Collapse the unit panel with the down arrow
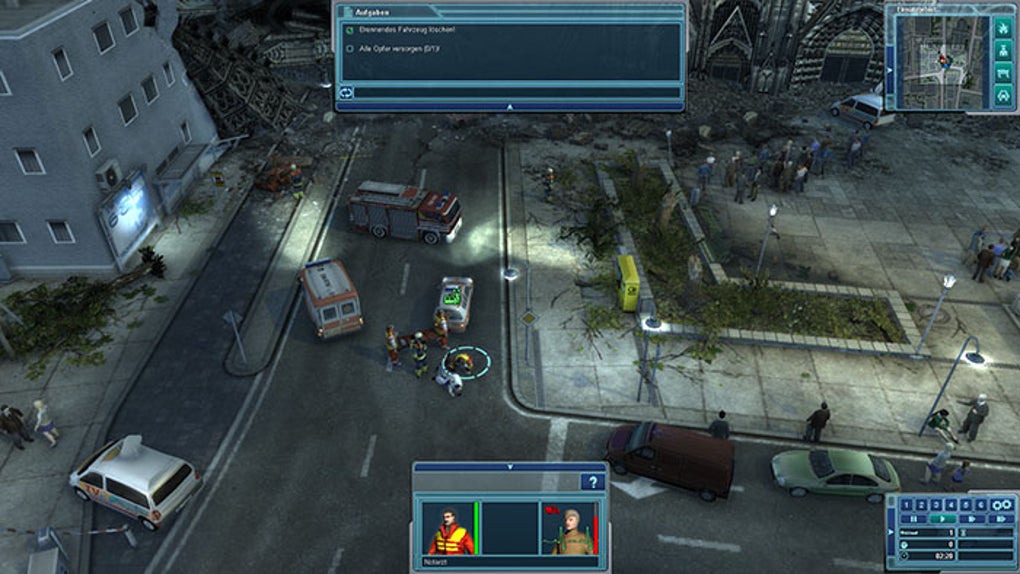 tap(509, 466)
